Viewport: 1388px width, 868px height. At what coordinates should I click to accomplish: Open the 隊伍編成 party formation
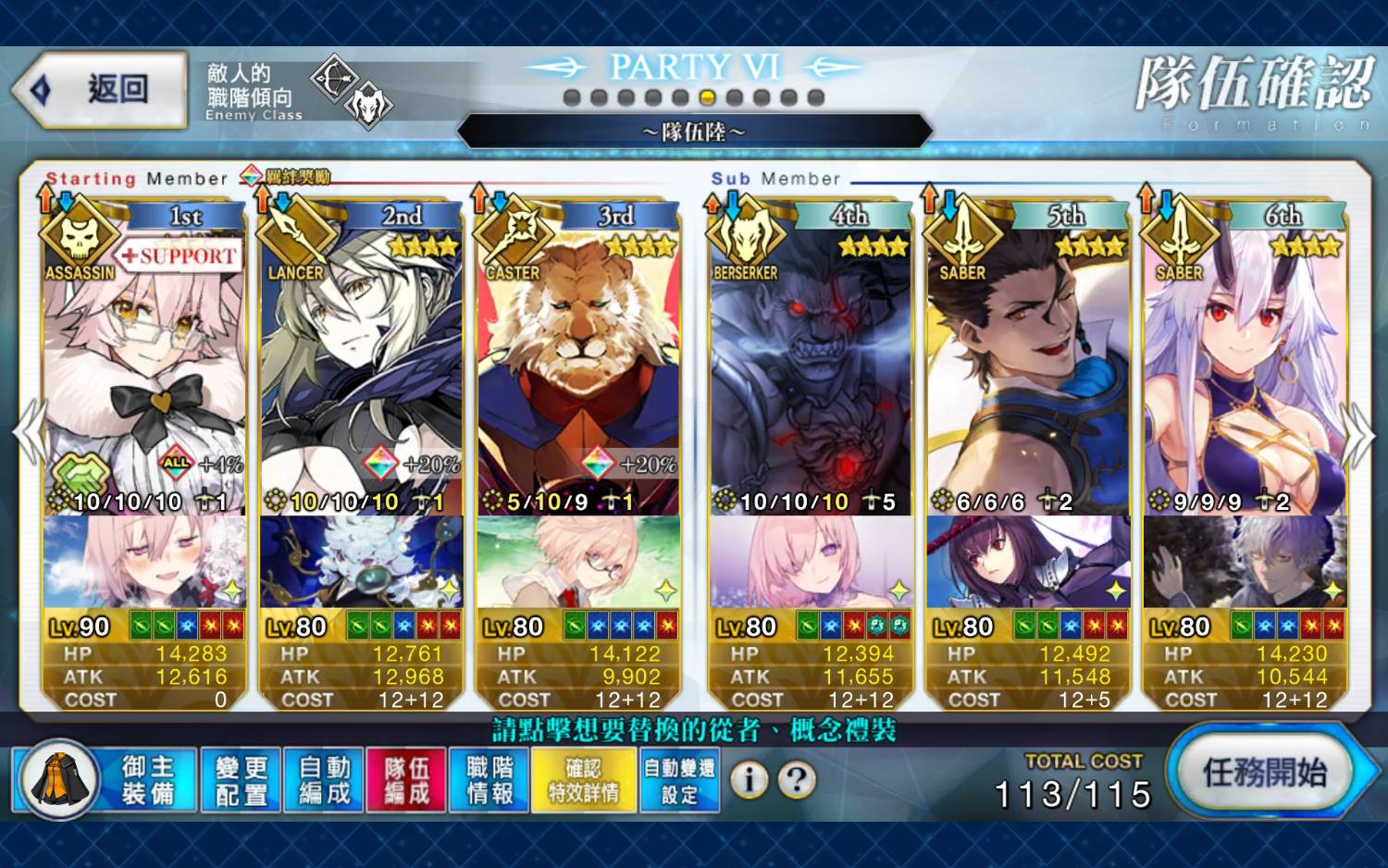click(406, 780)
